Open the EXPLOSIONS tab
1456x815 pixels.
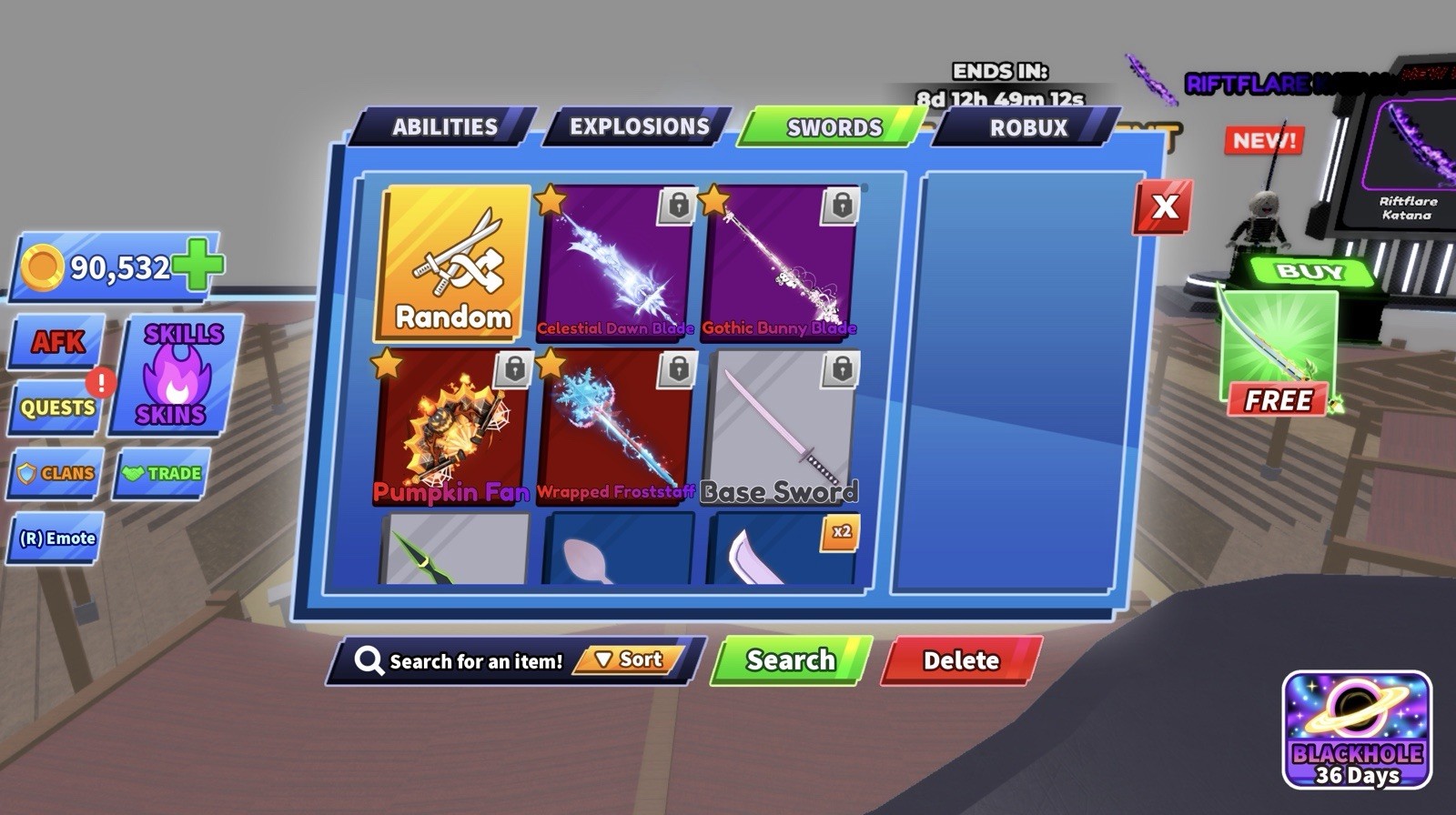point(639,127)
